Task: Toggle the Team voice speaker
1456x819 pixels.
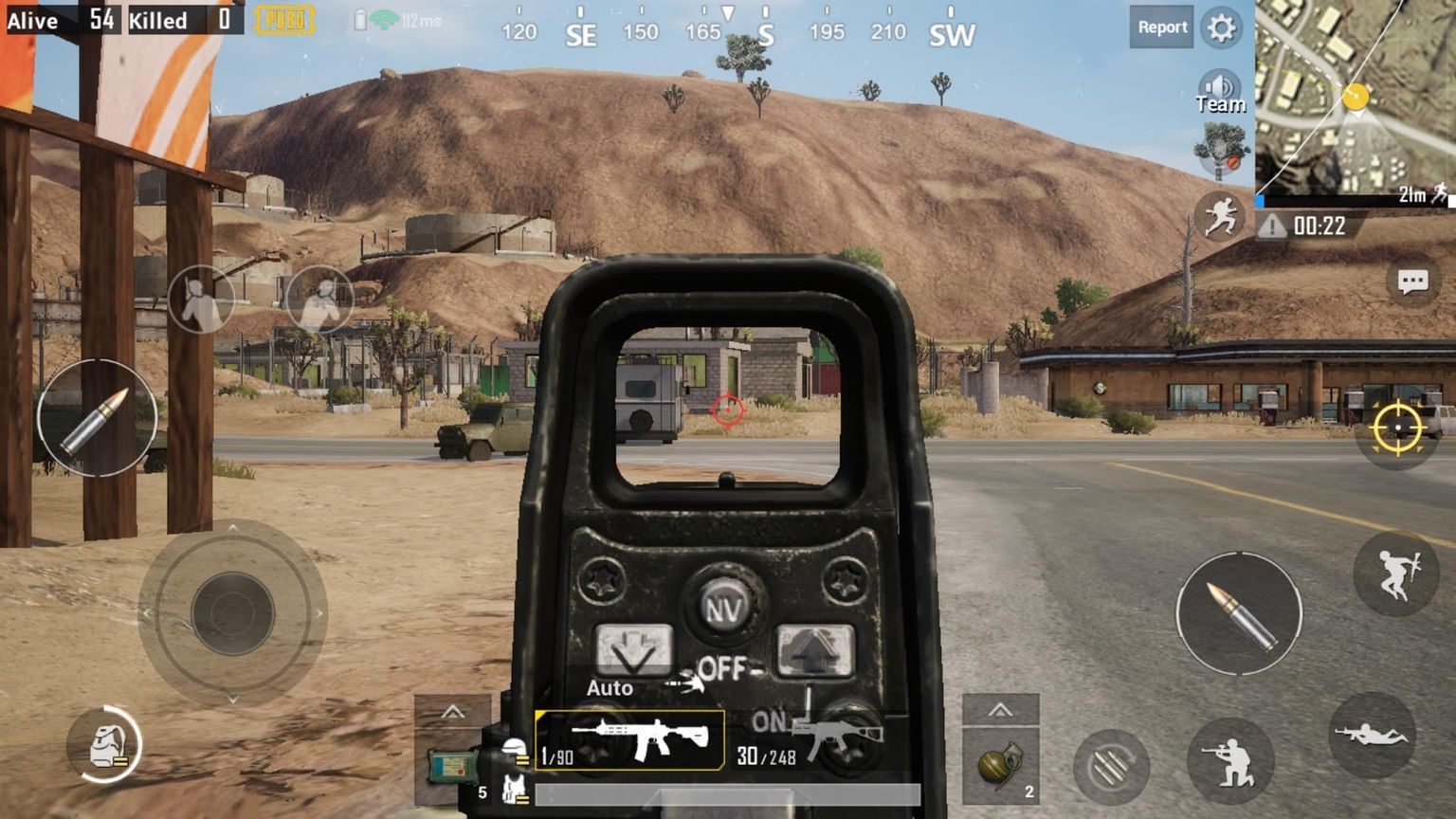Action: point(1220,92)
